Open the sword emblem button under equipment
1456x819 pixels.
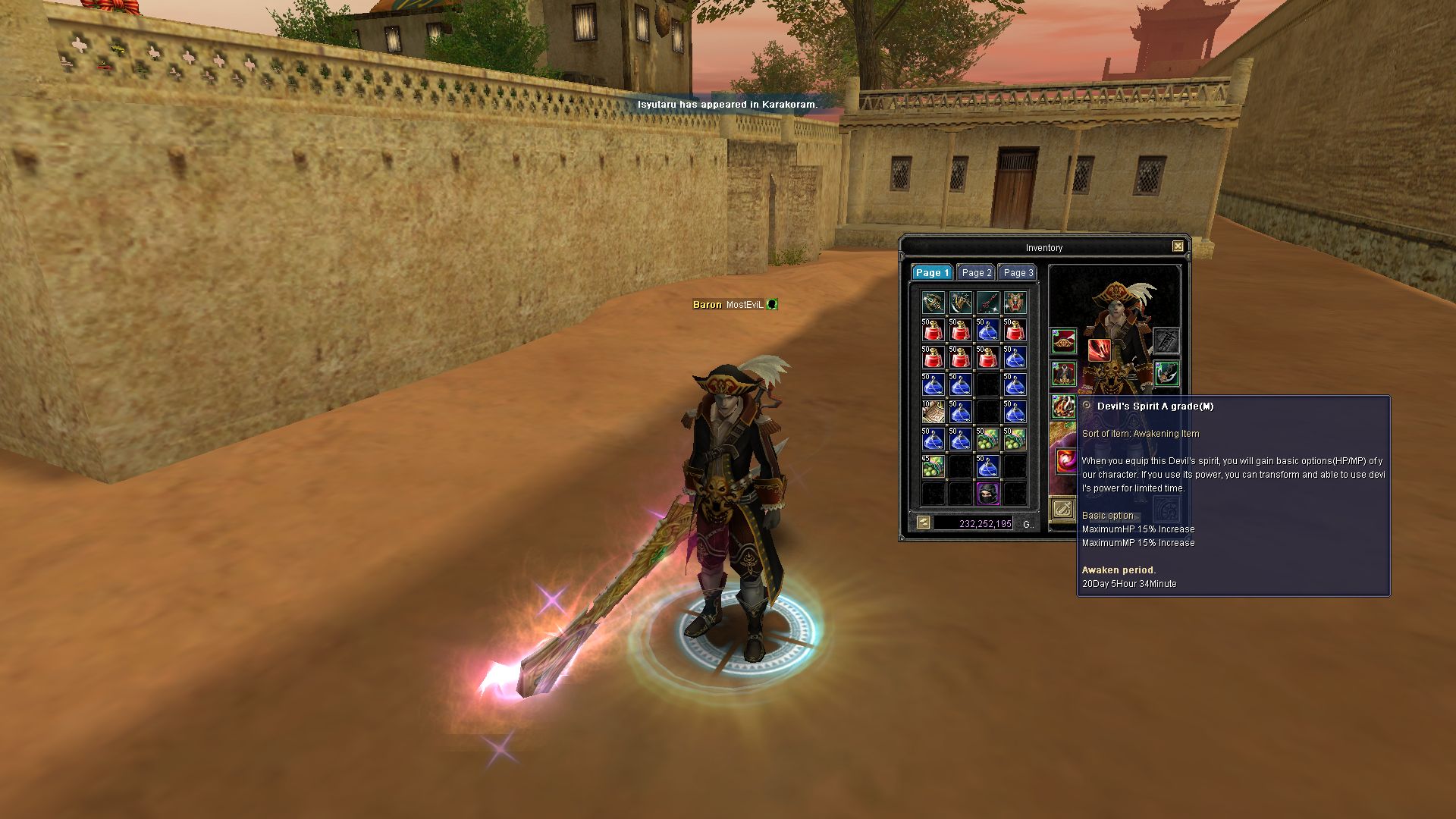[1063, 509]
